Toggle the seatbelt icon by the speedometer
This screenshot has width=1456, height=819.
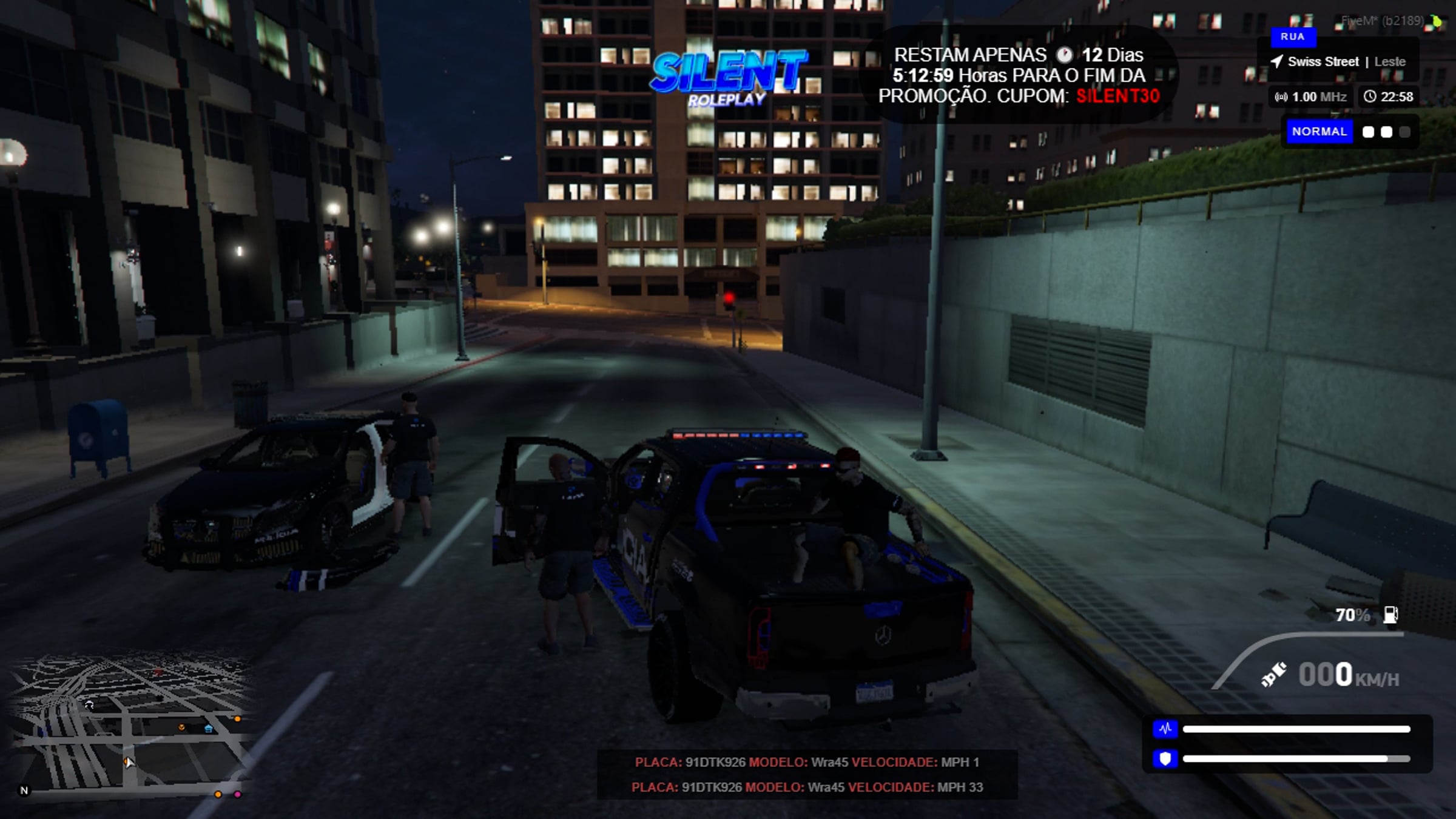[x=1273, y=675]
